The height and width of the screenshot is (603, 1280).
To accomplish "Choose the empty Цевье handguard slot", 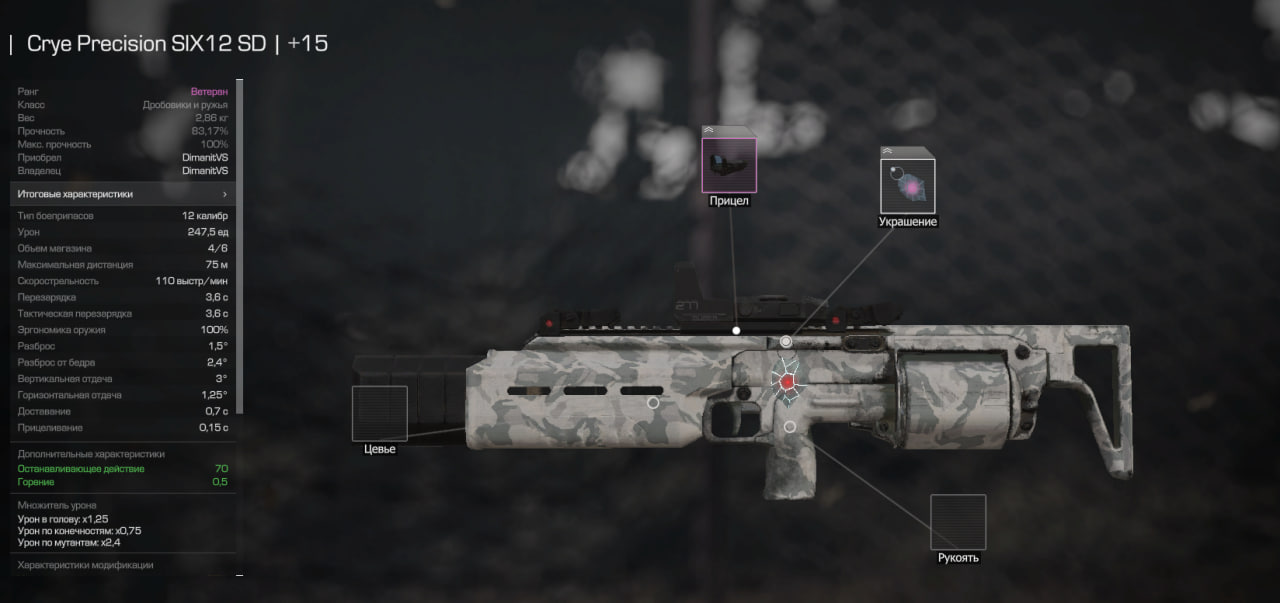I will click(380, 413).
